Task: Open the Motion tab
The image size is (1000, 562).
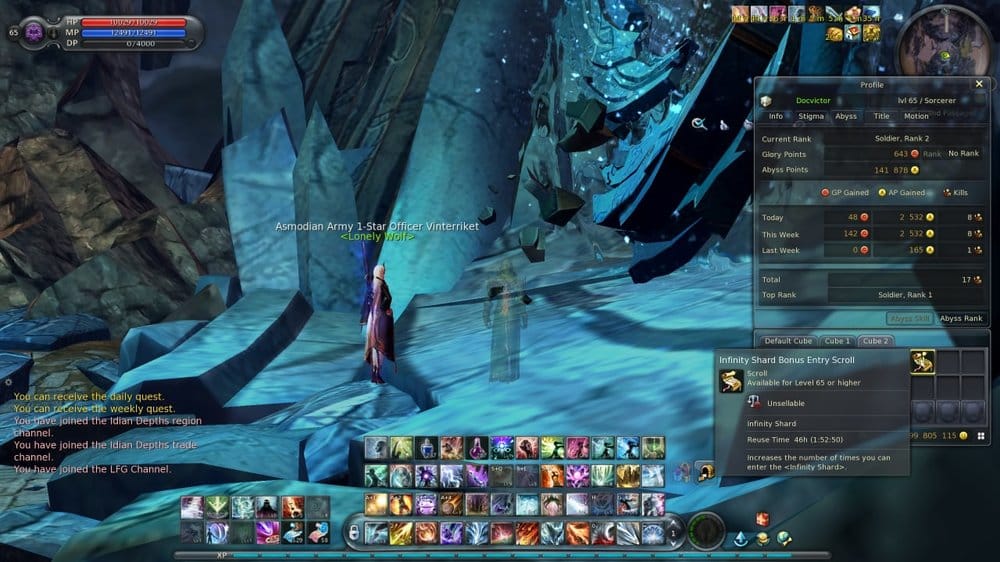Action: 916,116
